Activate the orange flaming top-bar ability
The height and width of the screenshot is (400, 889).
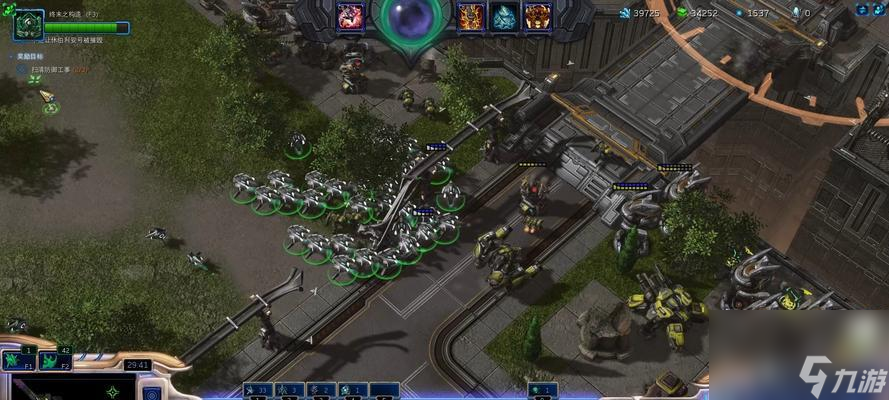(x=471, y=15)
